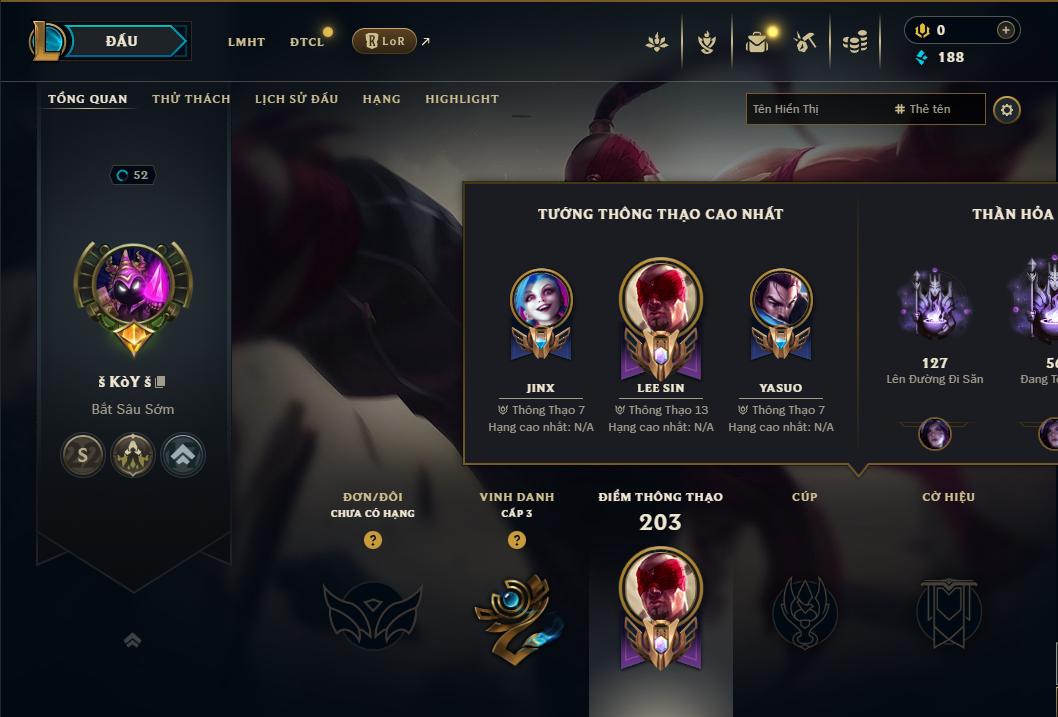Open the LMHT game tab

click(x=246, y=42)
